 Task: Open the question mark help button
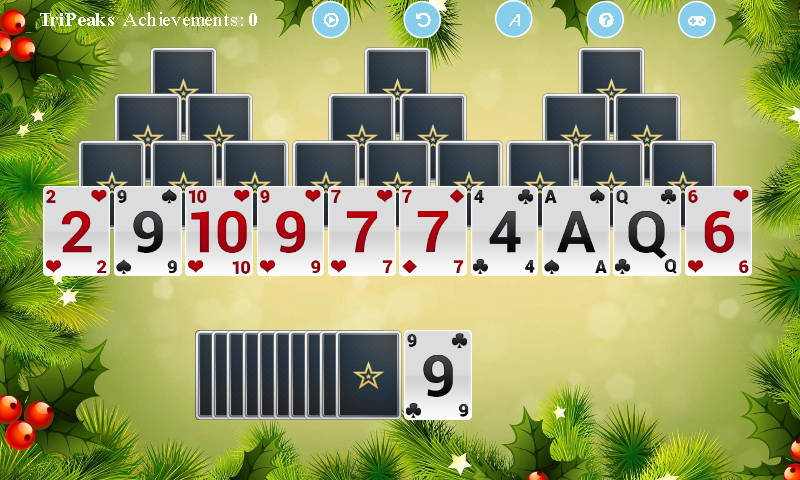coord(605,19)
